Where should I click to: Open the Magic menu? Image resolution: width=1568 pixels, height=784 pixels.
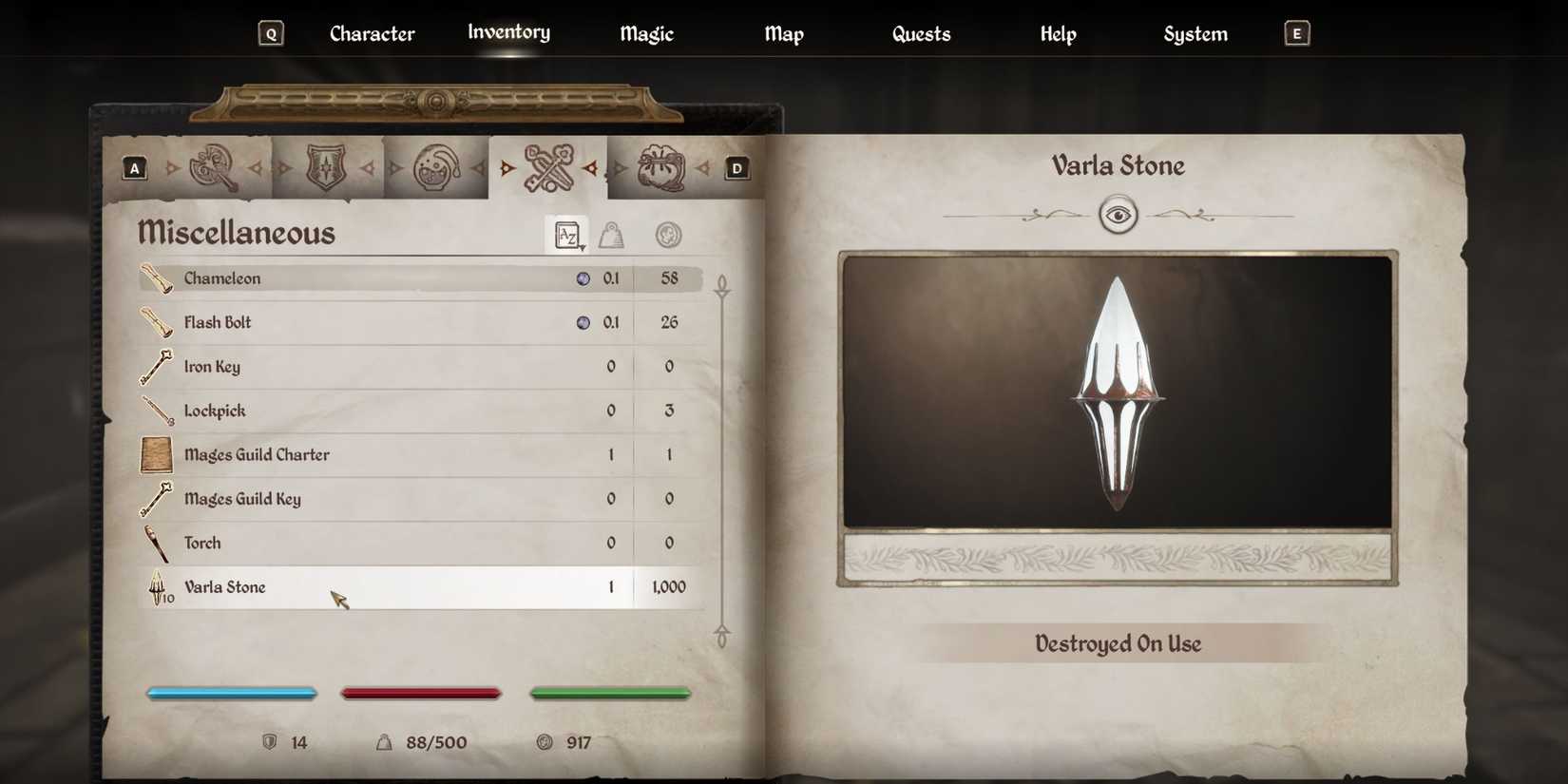pyautogui.click(x=645, y=33)
